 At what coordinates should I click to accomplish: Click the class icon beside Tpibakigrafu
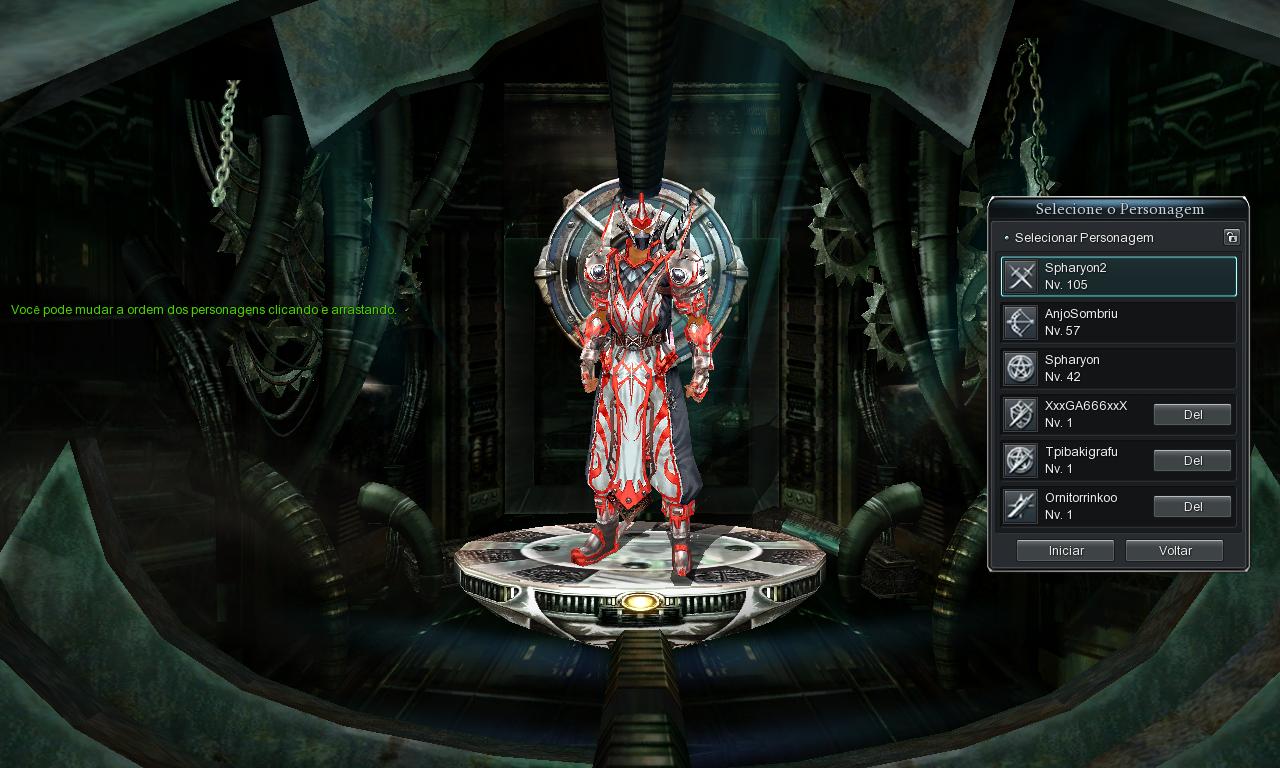(x=1019, y=459)
